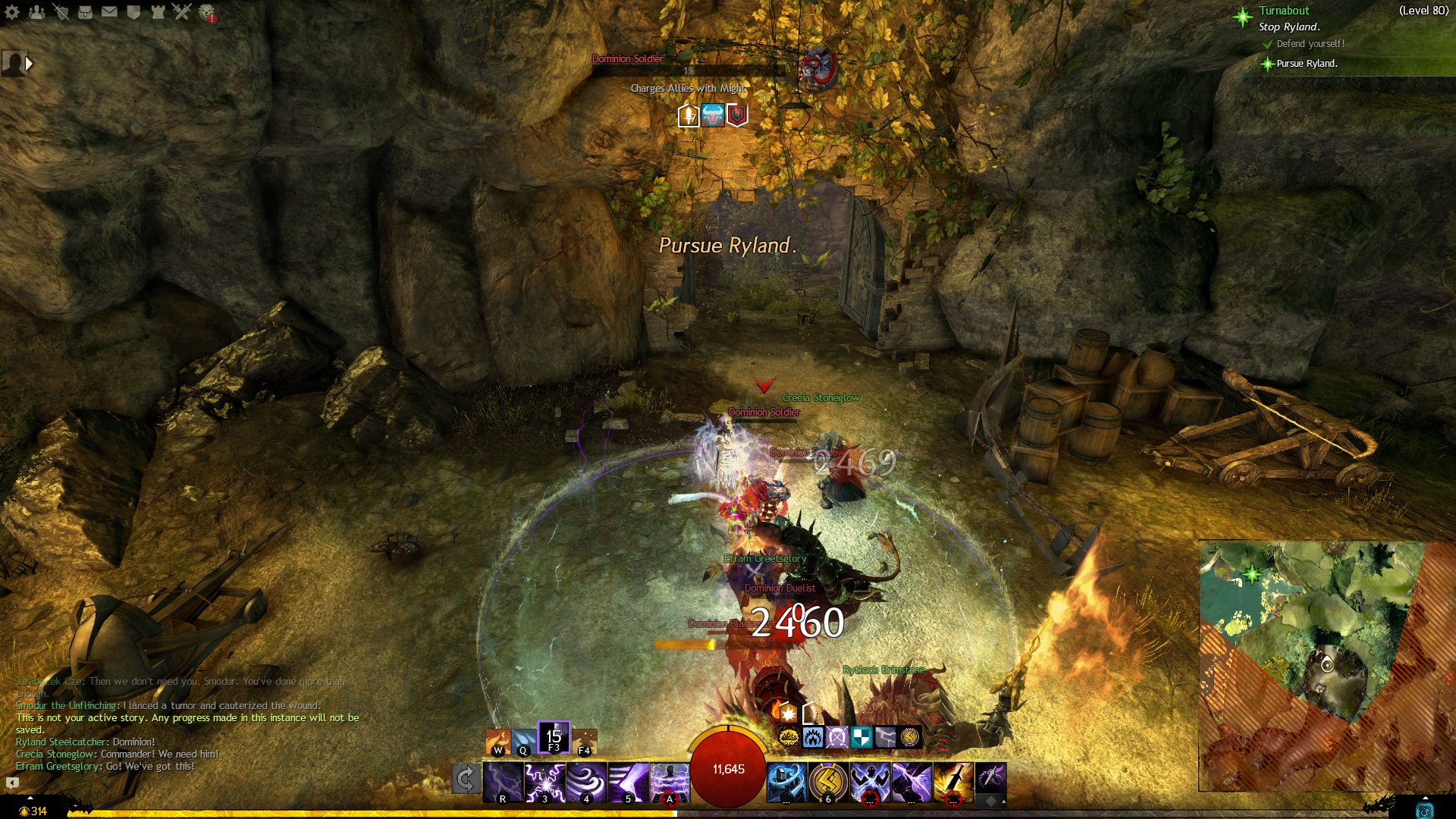Activate the blue armored knight healing skill

786,782
